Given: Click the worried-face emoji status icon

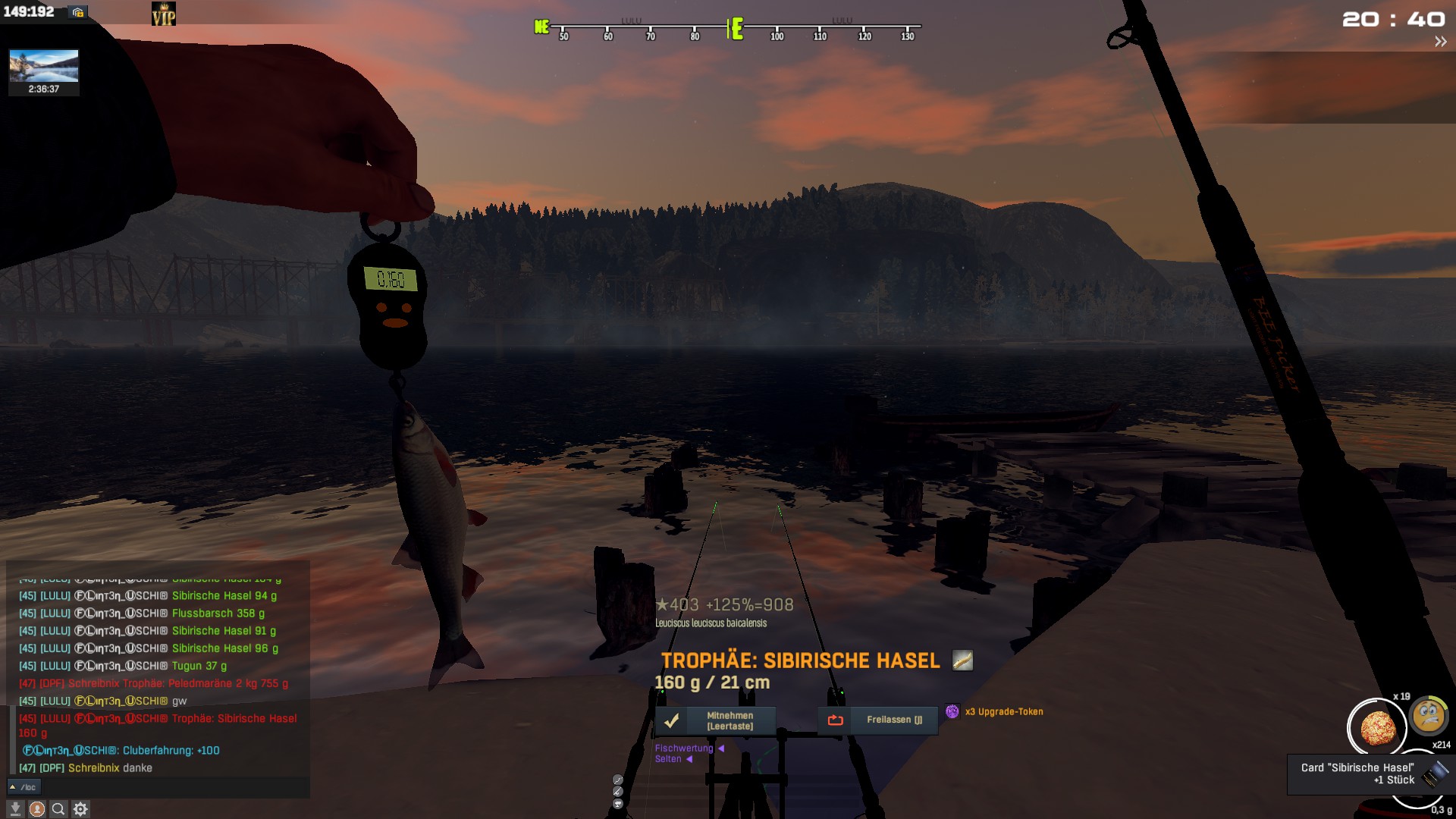Looking at the screenshot, I should point(1429,716).
